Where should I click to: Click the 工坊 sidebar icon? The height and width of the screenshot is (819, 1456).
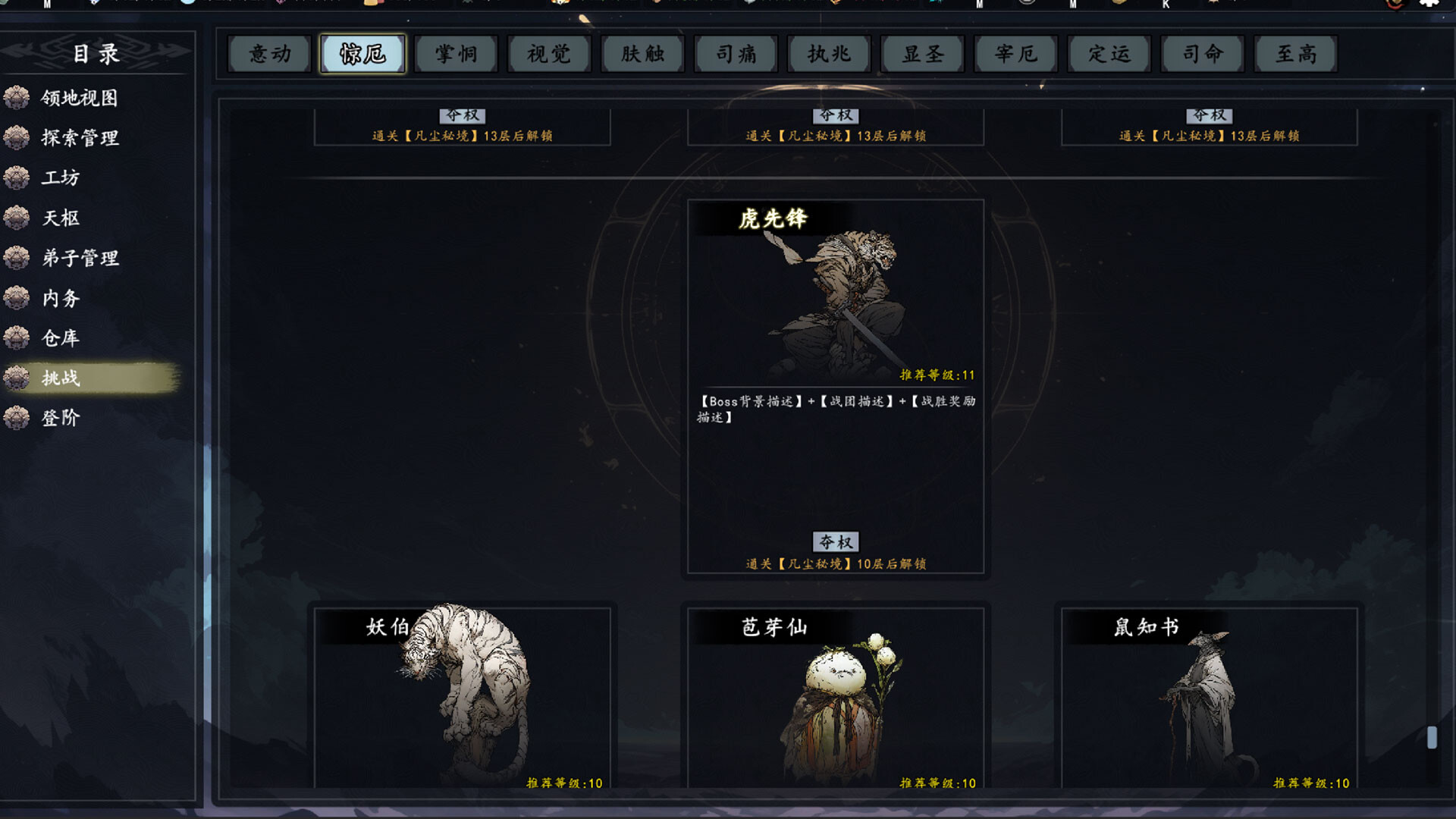[17, 178]
